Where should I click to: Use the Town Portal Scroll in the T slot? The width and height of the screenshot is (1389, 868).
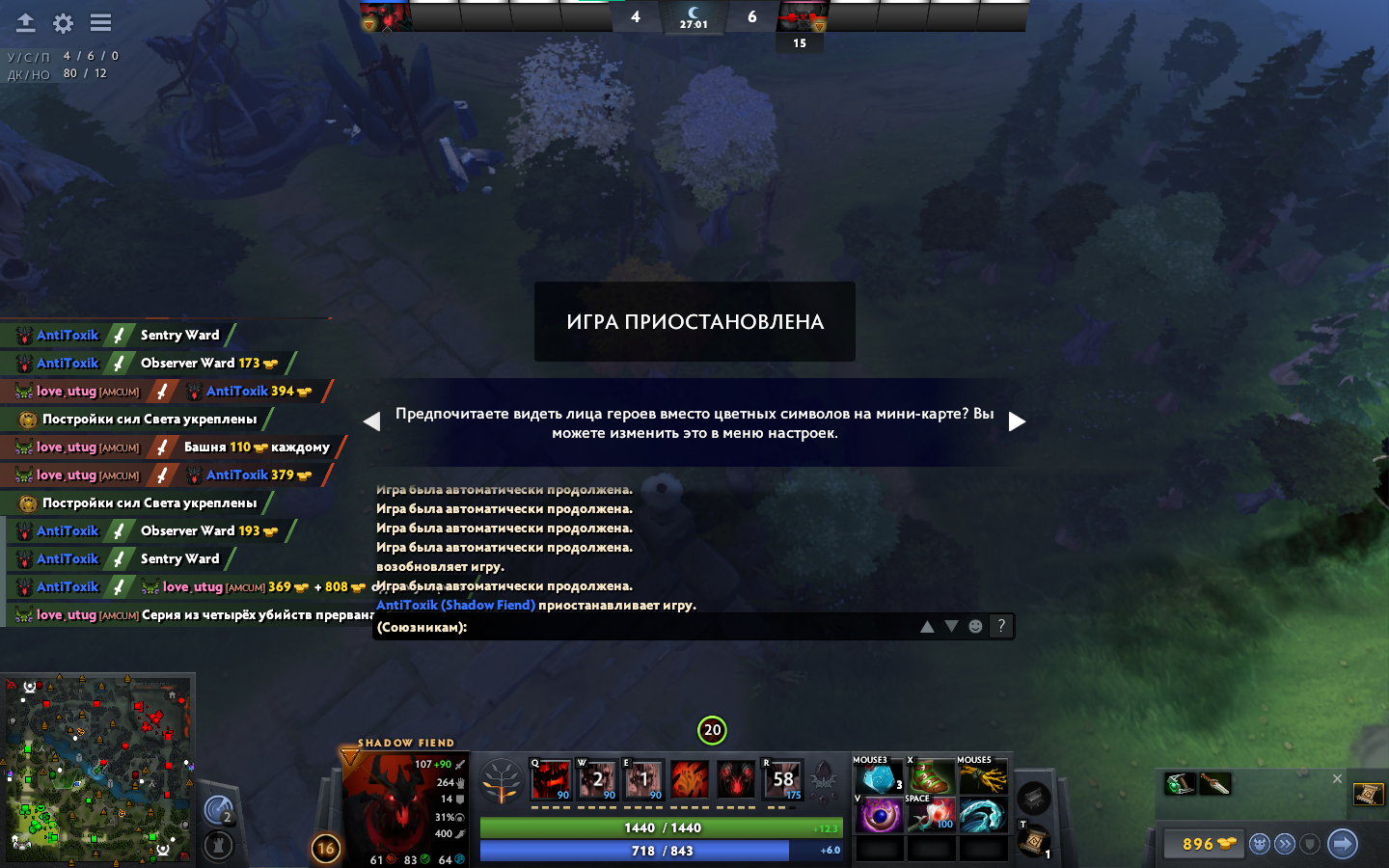[1035, 840]
